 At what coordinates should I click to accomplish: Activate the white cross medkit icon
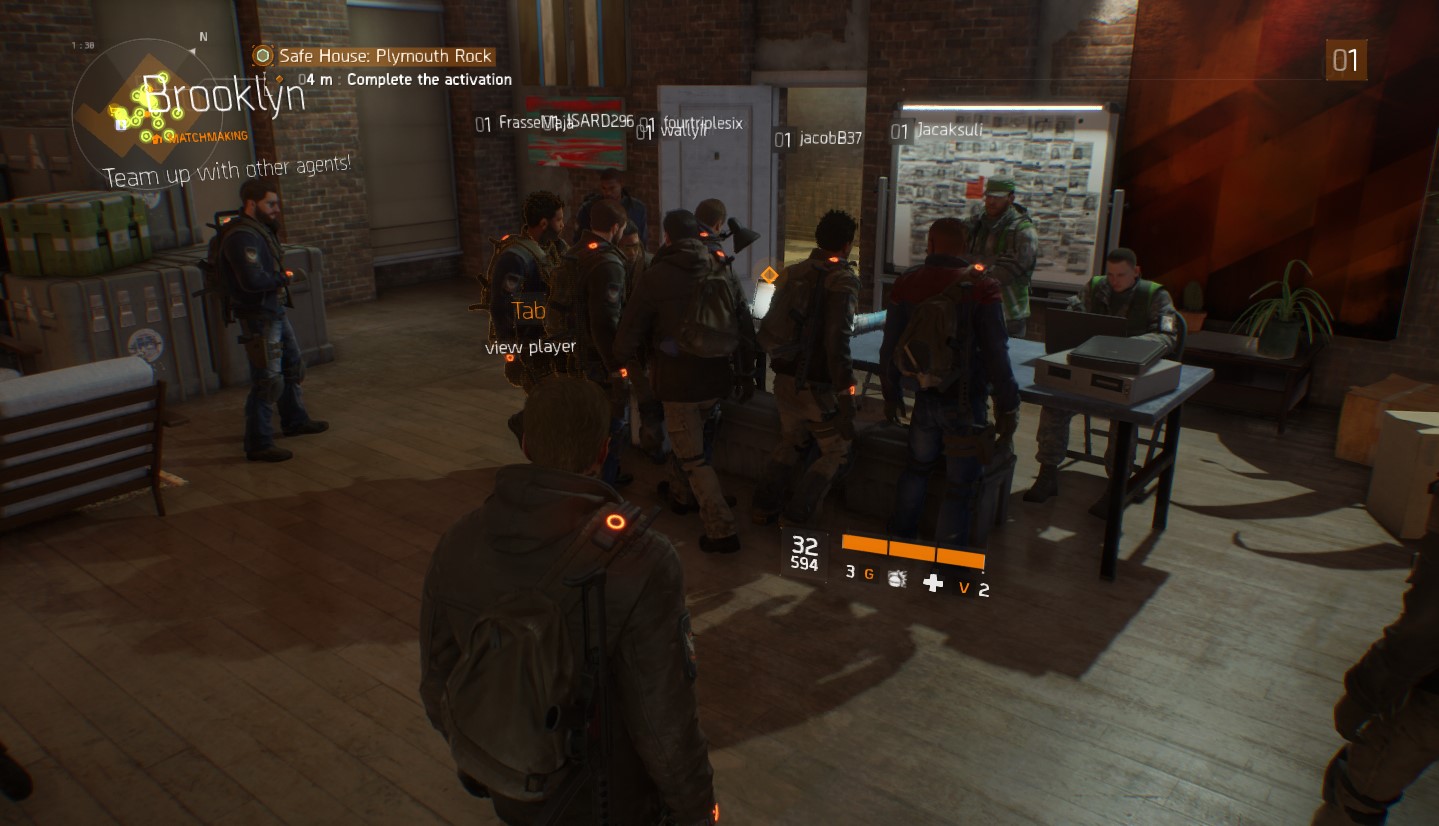933,582
